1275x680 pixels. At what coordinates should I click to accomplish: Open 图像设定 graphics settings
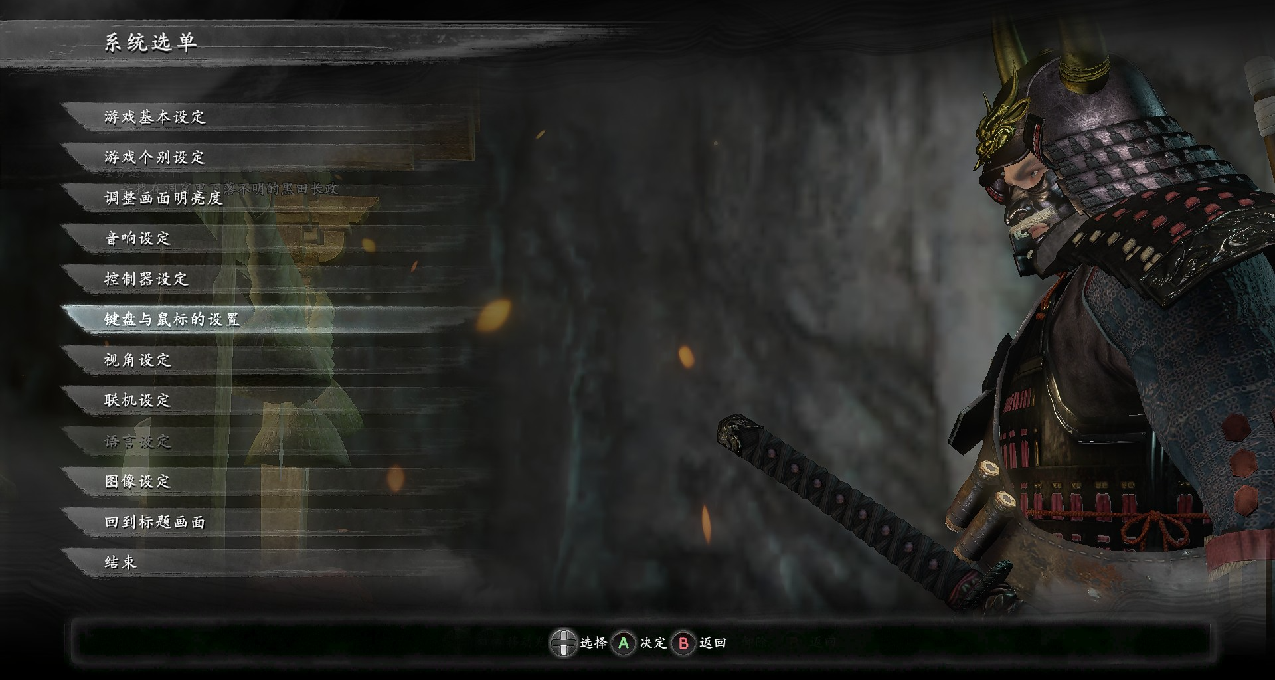click(138, 481)
